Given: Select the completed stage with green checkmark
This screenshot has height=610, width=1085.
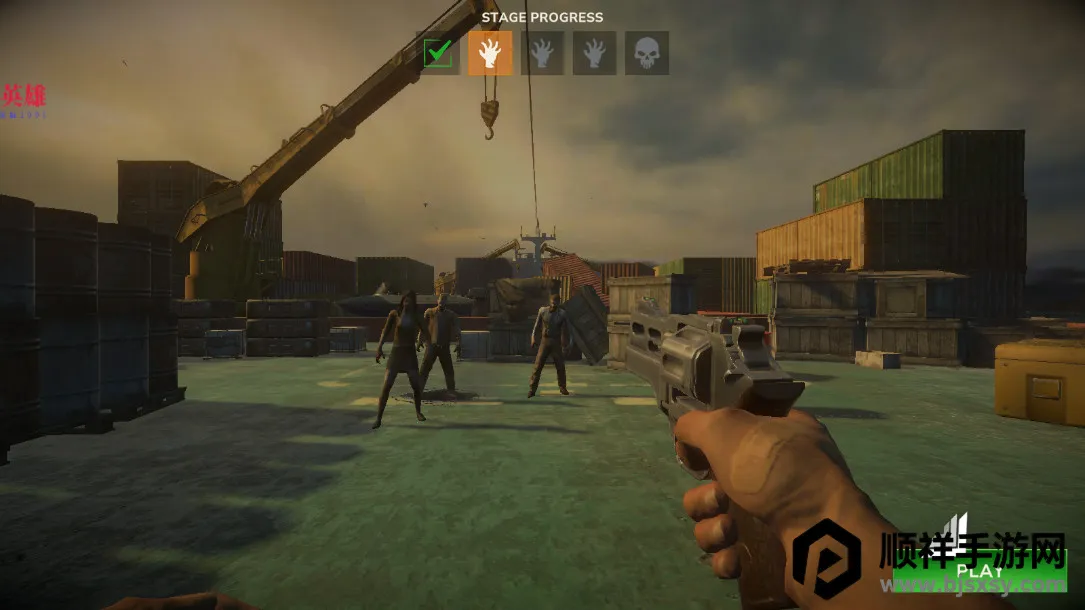Looking at the screenshot, I should point(438,53).
